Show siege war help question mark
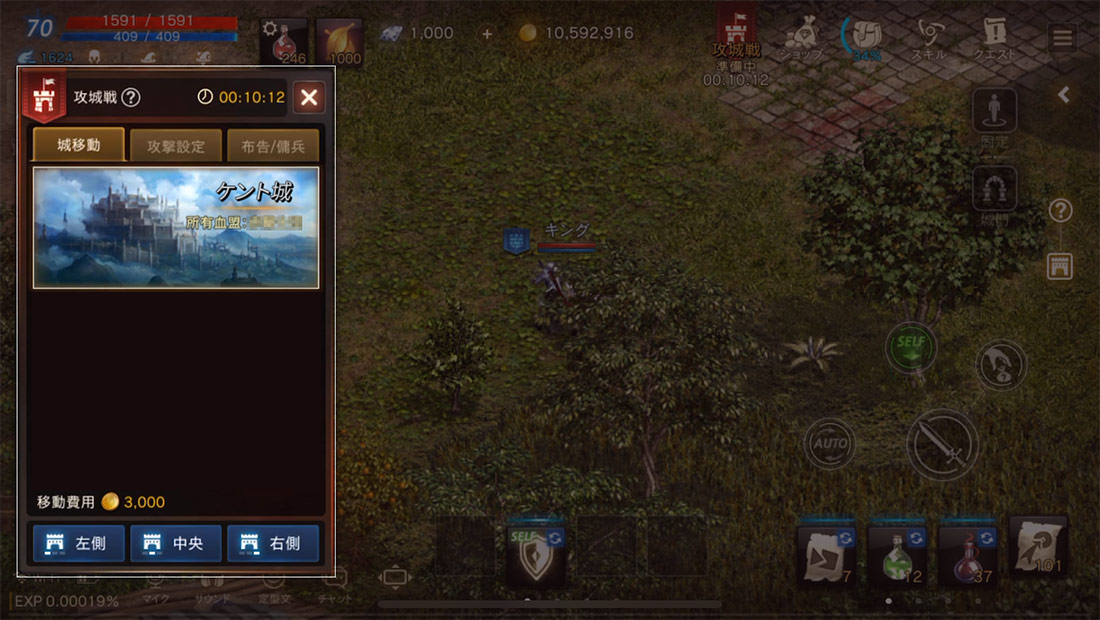Screen dimensions: 1100x620 131,98
